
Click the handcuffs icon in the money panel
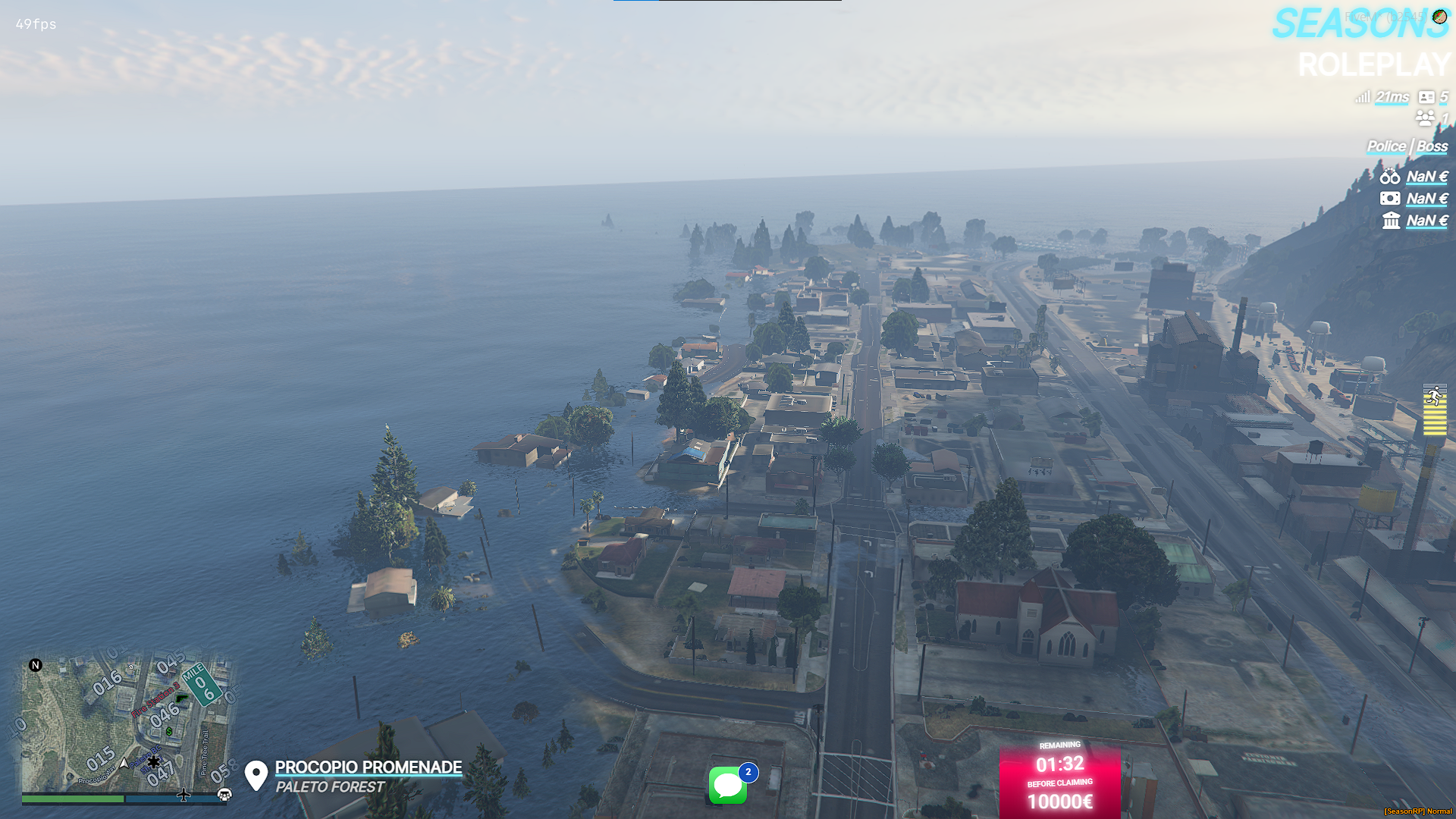tap(1389, 177)
